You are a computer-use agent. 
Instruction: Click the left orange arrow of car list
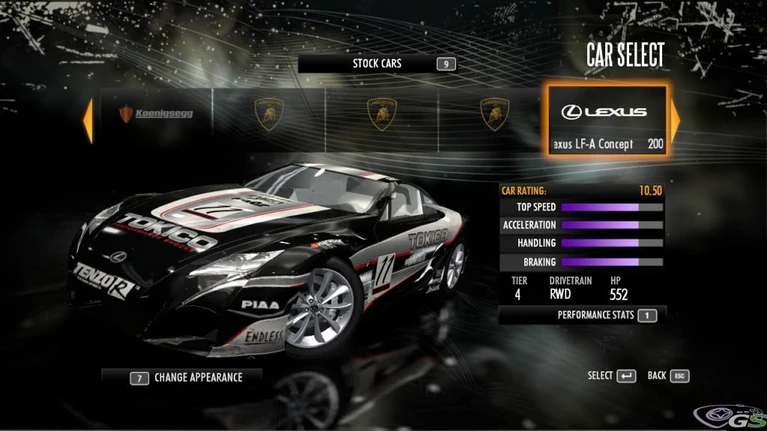pos(88,120)
